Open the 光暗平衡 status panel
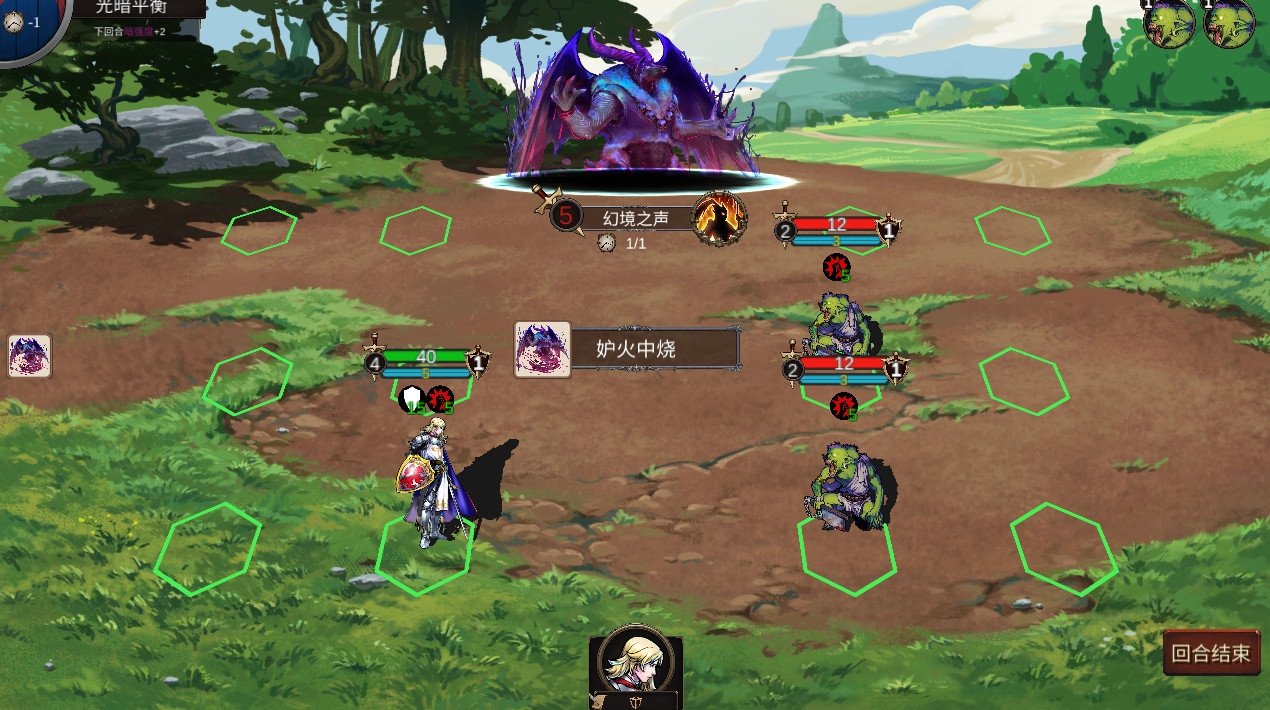This screenshot has height=710, width=1270. (x=139, y=9)
